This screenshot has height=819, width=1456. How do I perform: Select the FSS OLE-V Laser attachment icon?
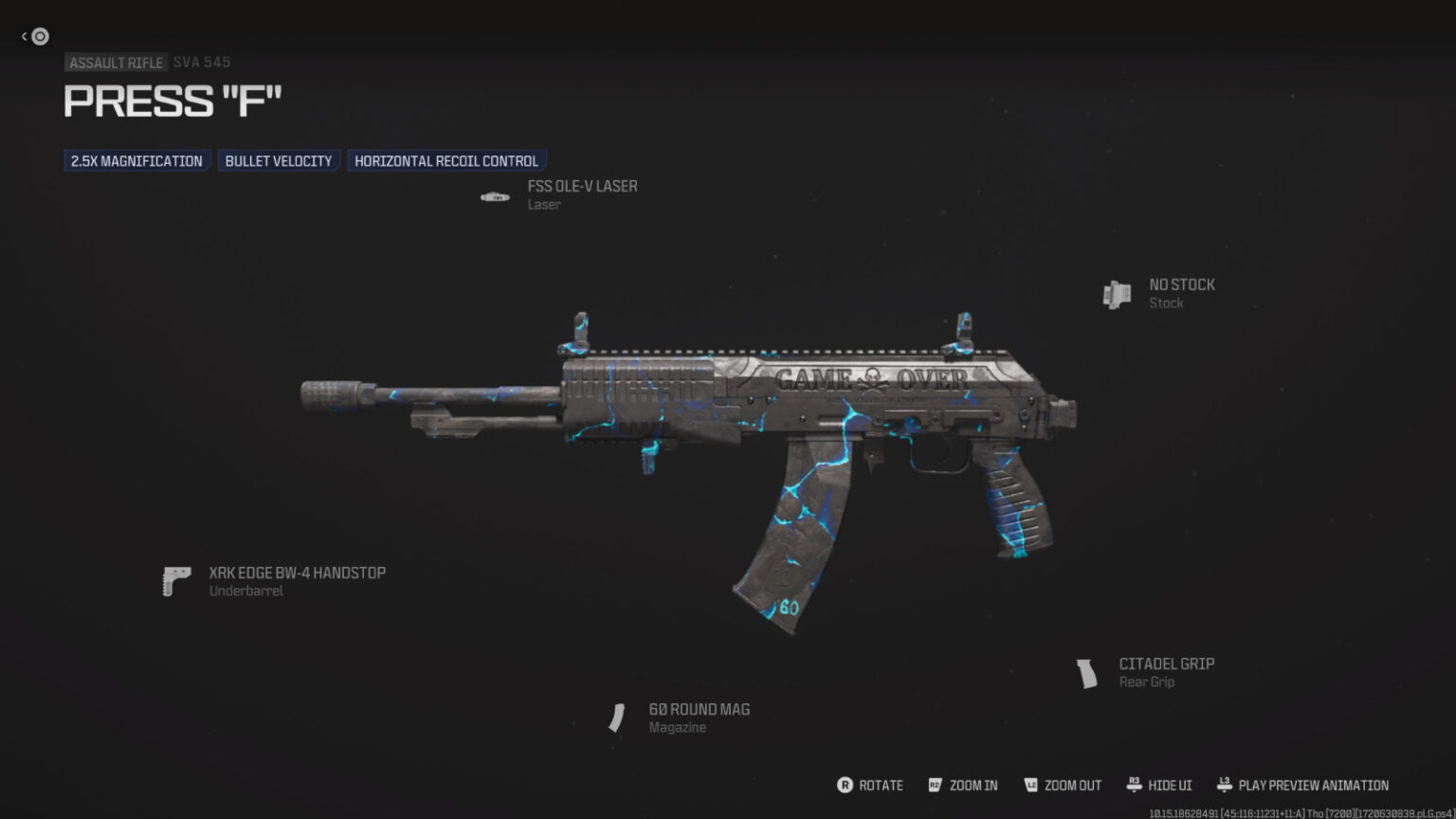tap(495, 195)
